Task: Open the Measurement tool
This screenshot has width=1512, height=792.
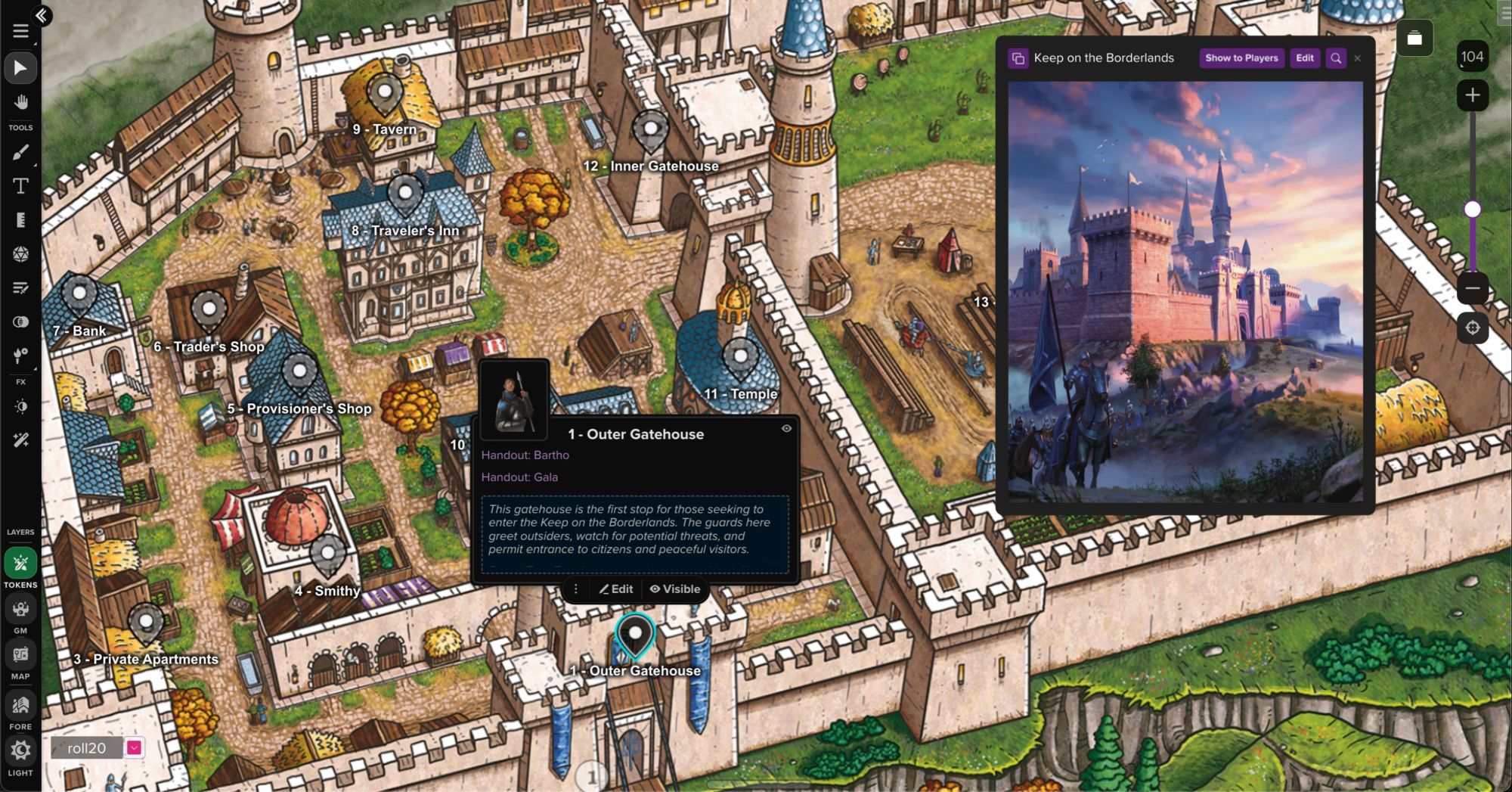Action: [x=21, y=221]
